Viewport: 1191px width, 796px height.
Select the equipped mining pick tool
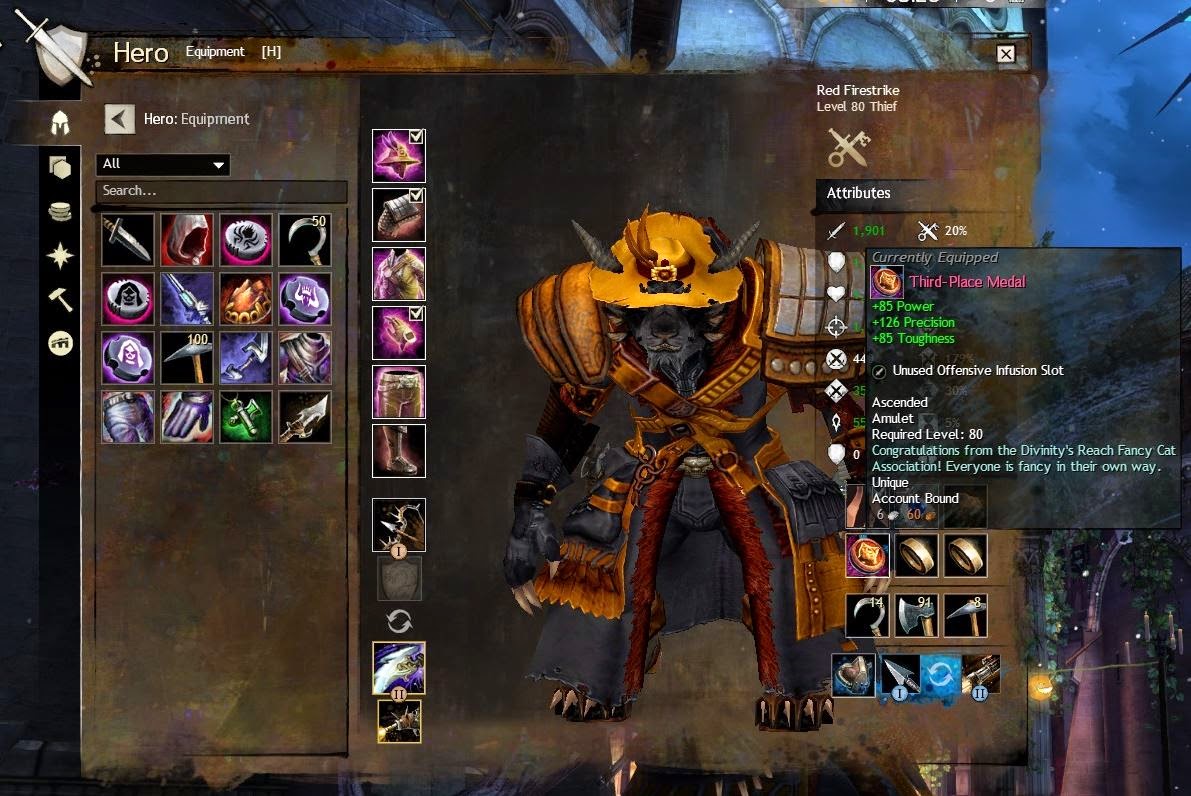[965, 615]
